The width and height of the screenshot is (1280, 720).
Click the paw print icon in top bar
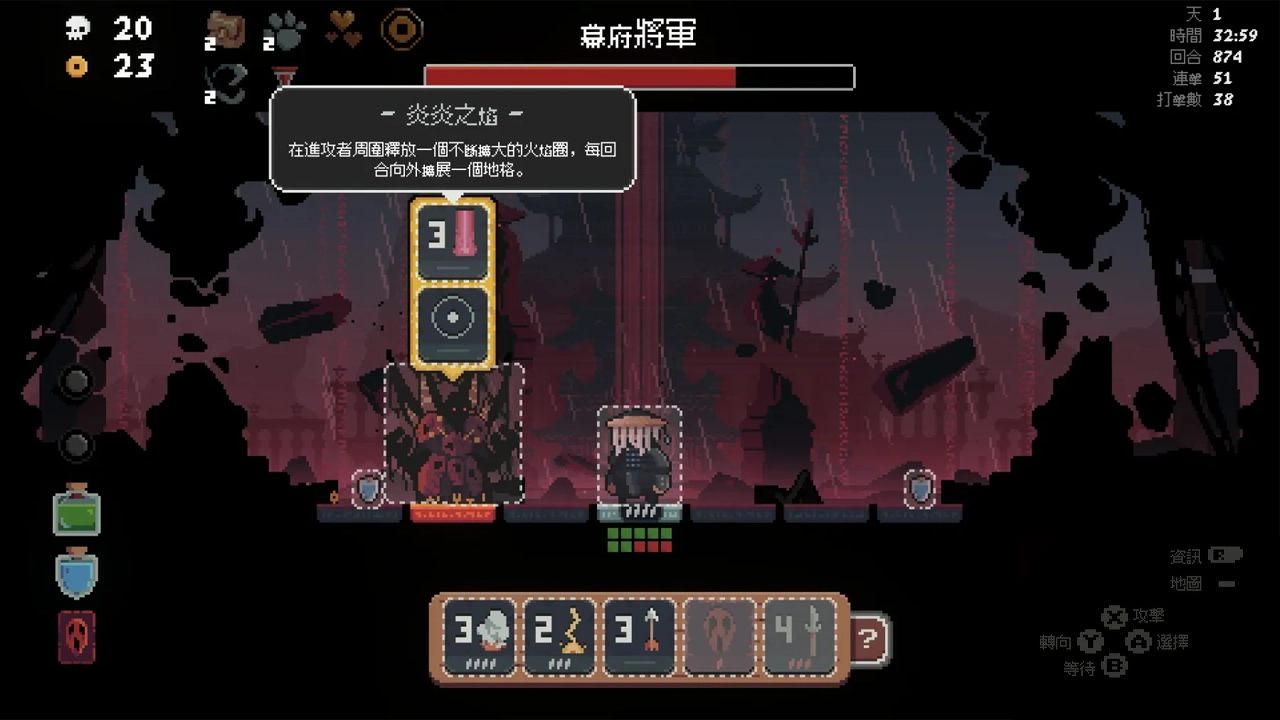(x=284, y=29)
